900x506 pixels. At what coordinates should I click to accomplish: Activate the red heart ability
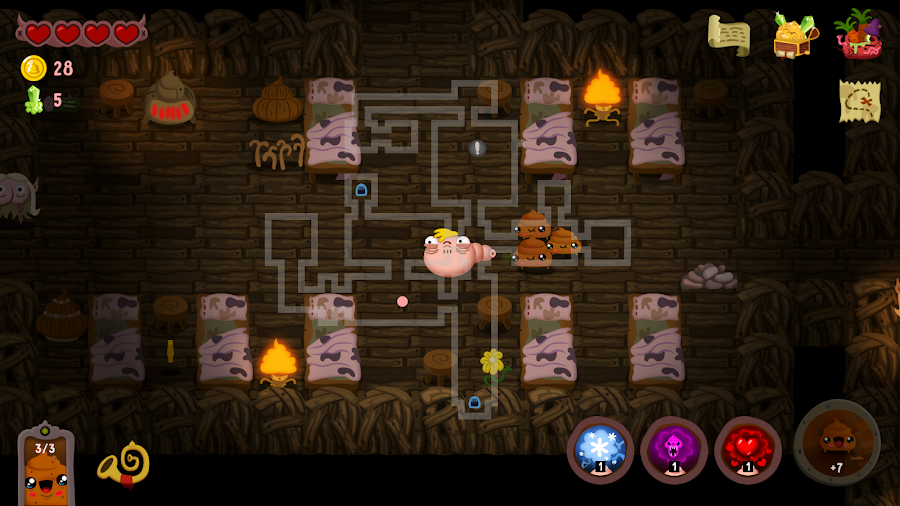(x=748, y=450)
